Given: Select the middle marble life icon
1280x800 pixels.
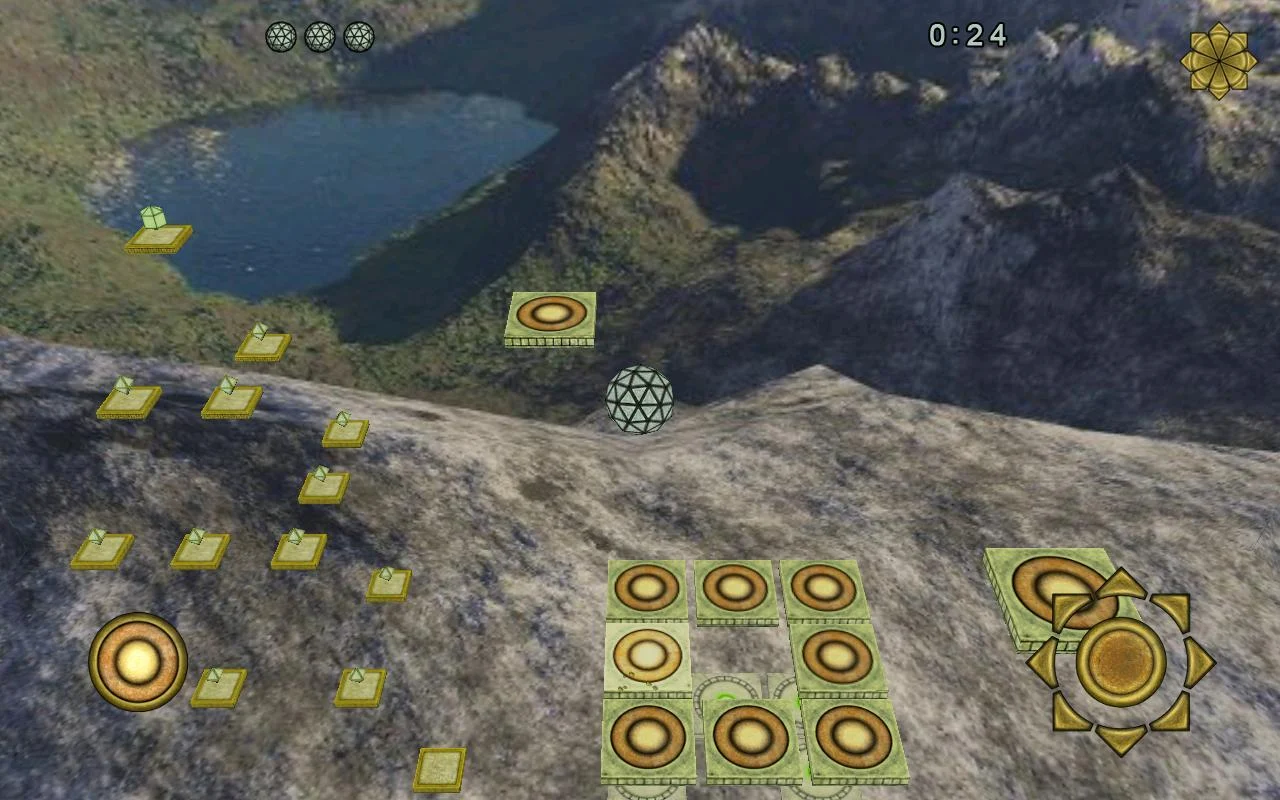Looking at the screenshot, I should 322,35.
